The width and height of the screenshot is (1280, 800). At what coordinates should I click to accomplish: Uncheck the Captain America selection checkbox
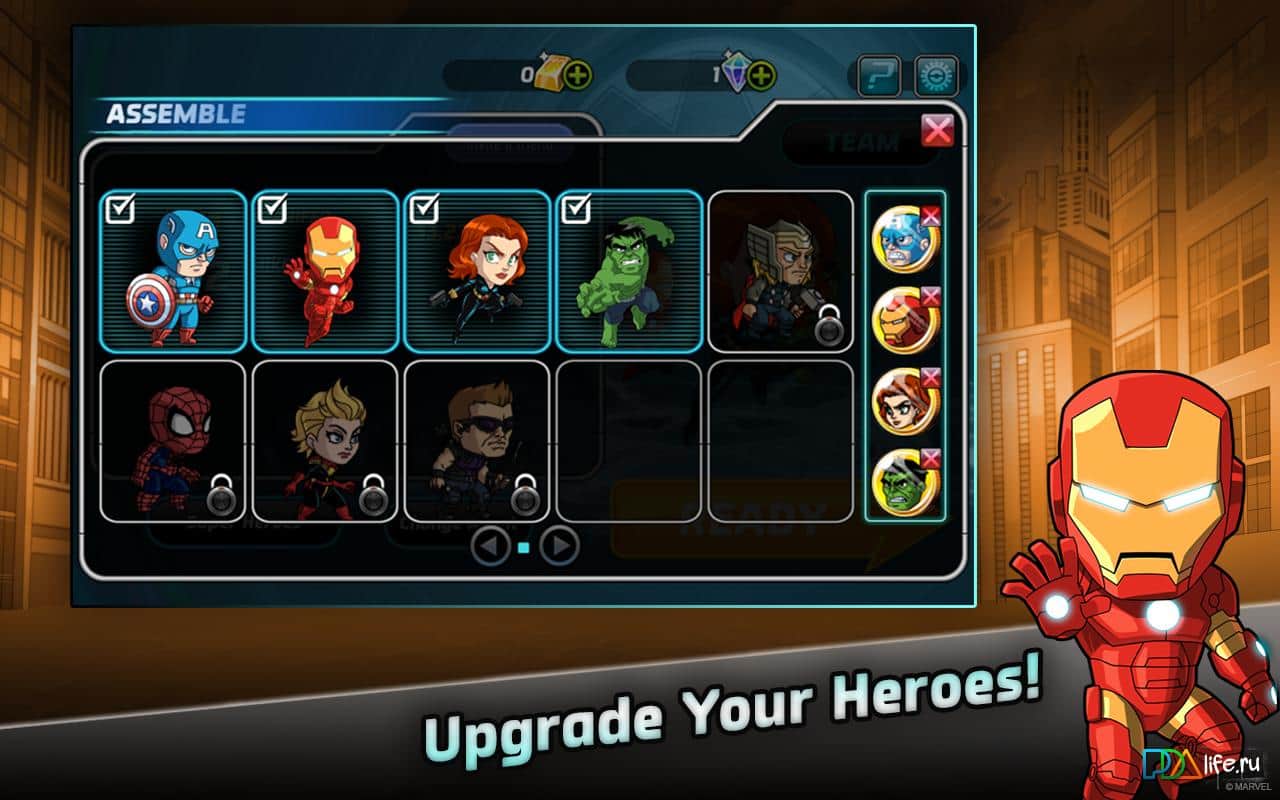[120, 210]
